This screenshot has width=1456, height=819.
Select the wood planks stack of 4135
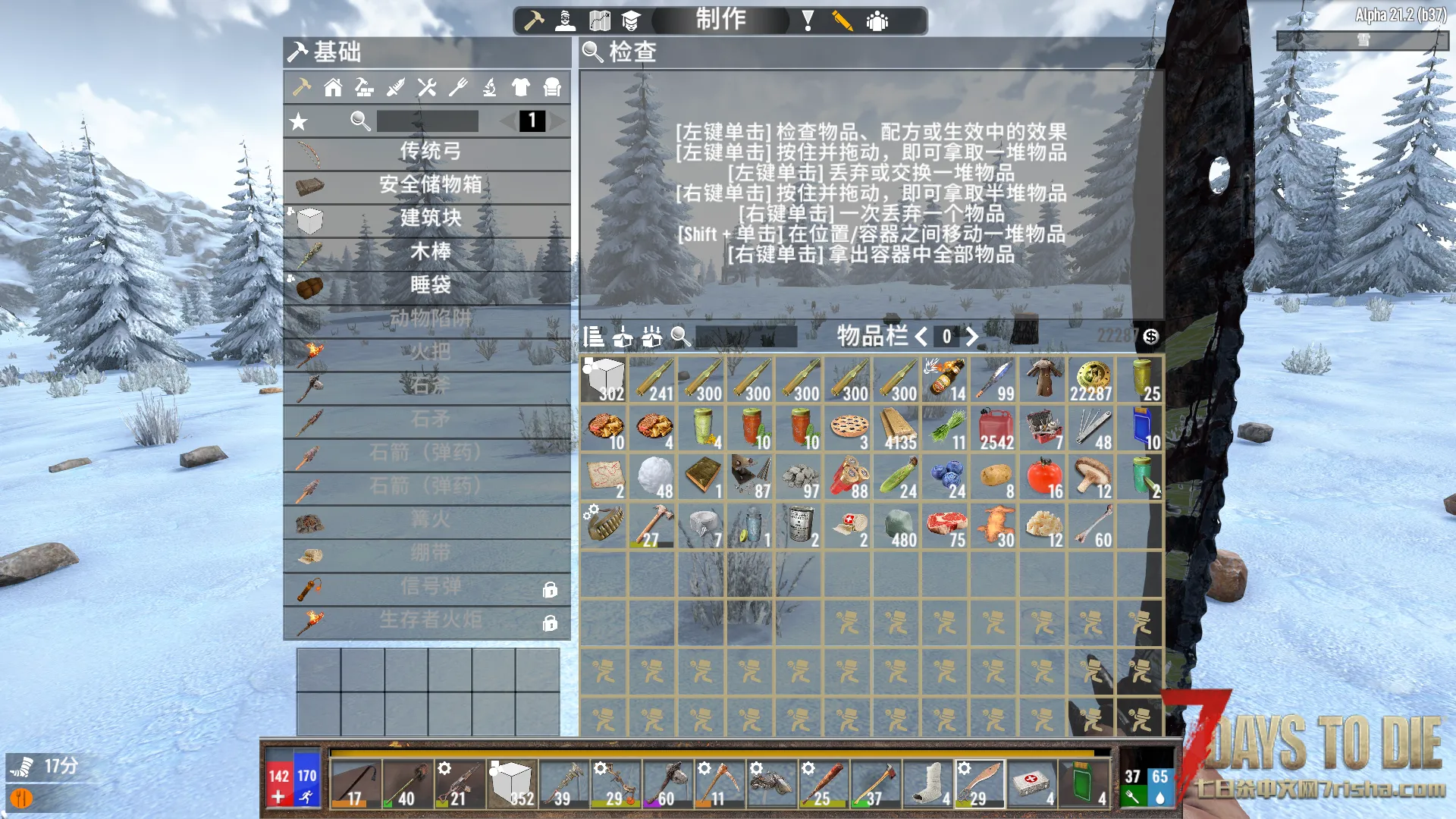(x=899, y=428)
